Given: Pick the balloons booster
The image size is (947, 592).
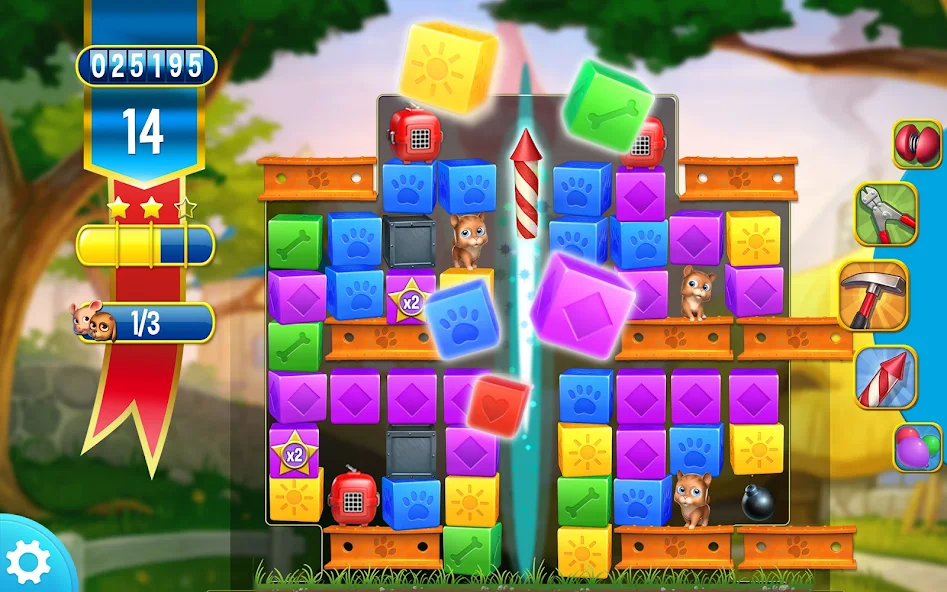Looking at the screenshot, I should [x=918, y=446].
